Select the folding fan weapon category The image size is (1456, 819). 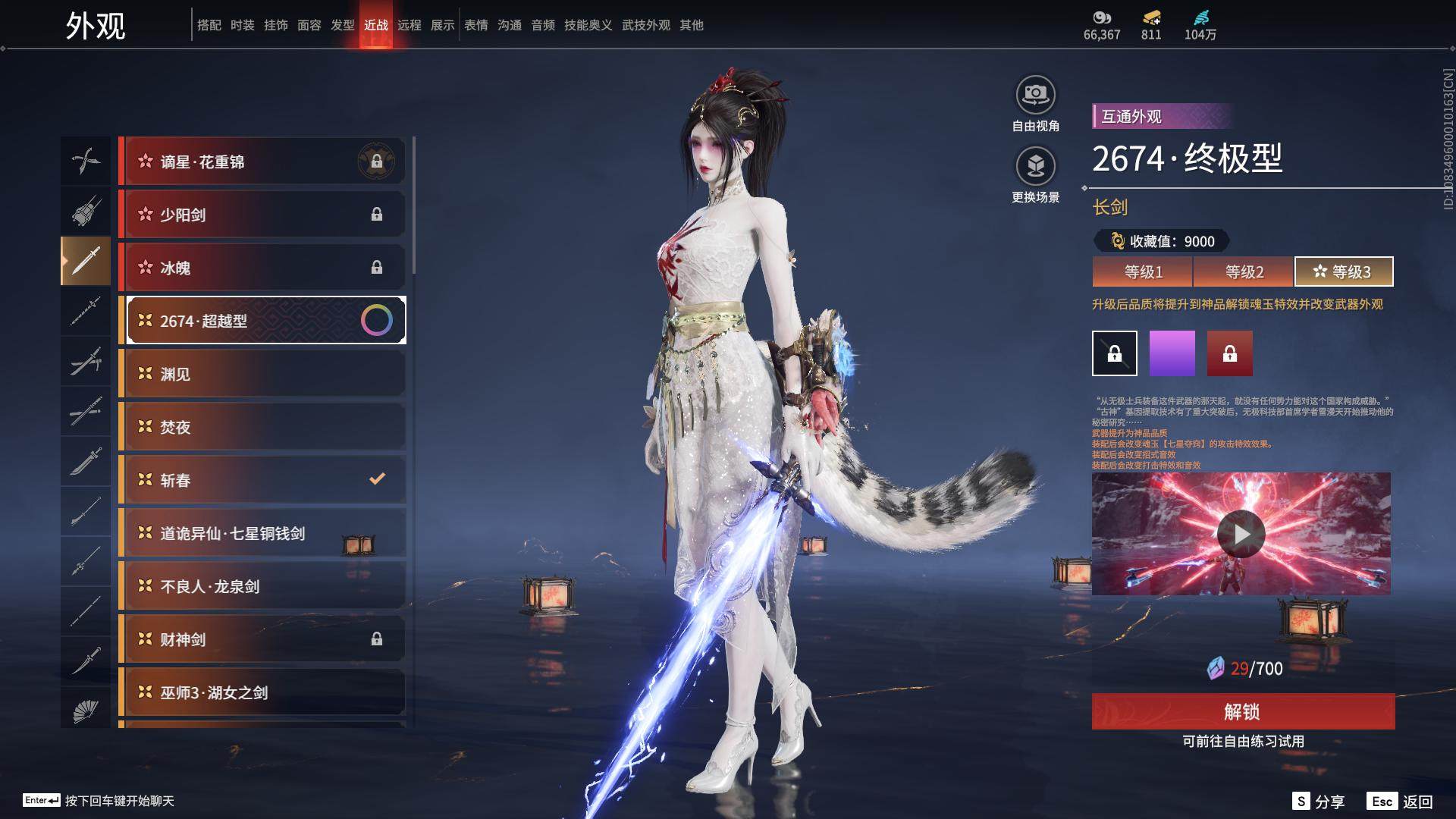(86, 711)
